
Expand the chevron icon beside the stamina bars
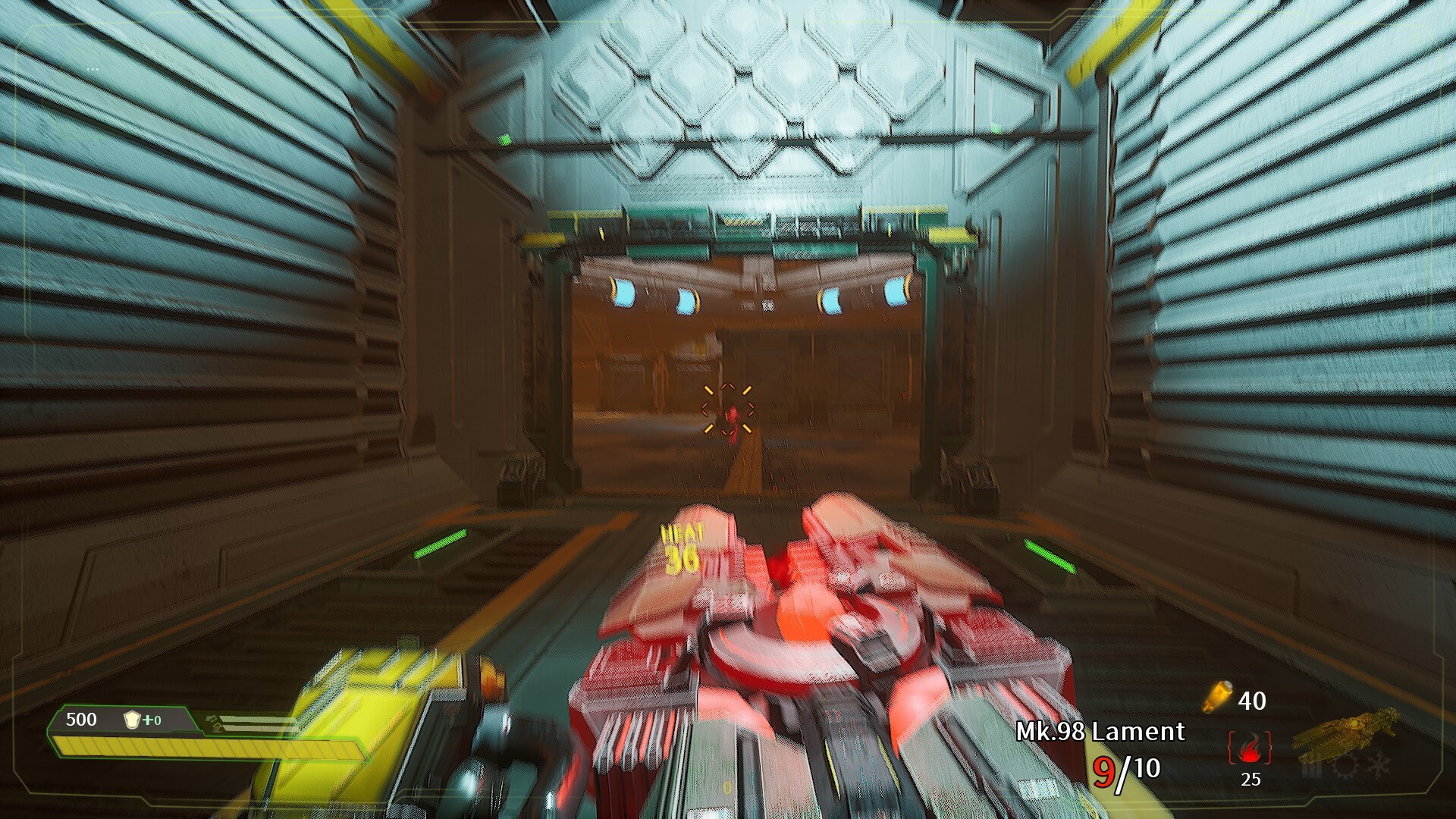click(214, 720)
